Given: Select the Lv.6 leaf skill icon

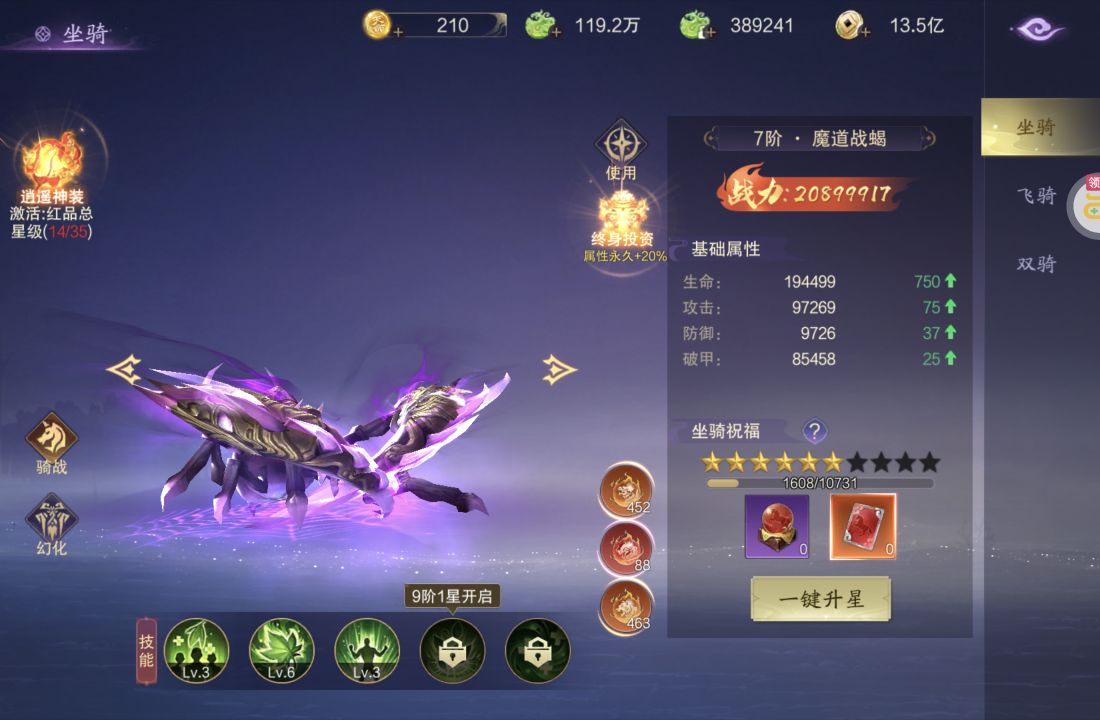Looking at the screenshot, I should click(282, 650).
